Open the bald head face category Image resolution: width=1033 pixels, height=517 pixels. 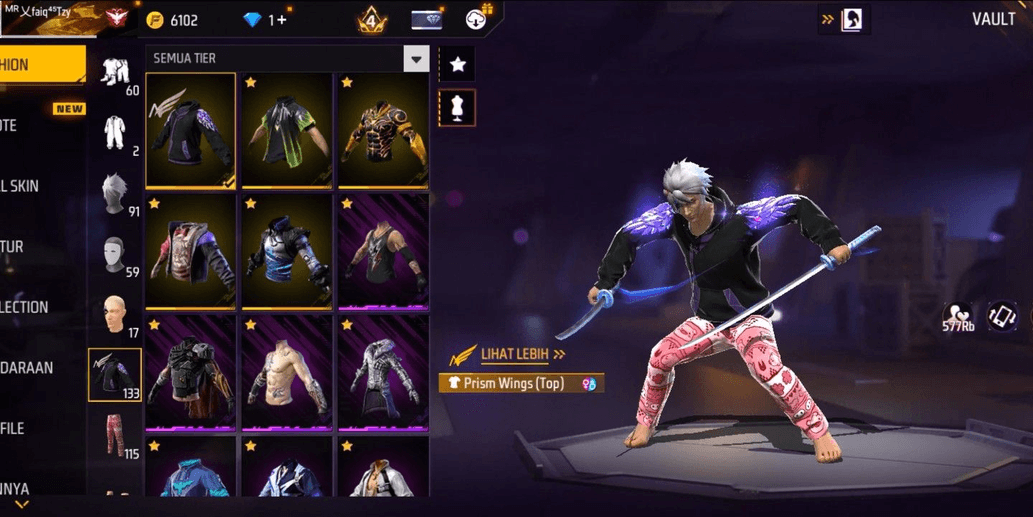click(x=115, y=315)
